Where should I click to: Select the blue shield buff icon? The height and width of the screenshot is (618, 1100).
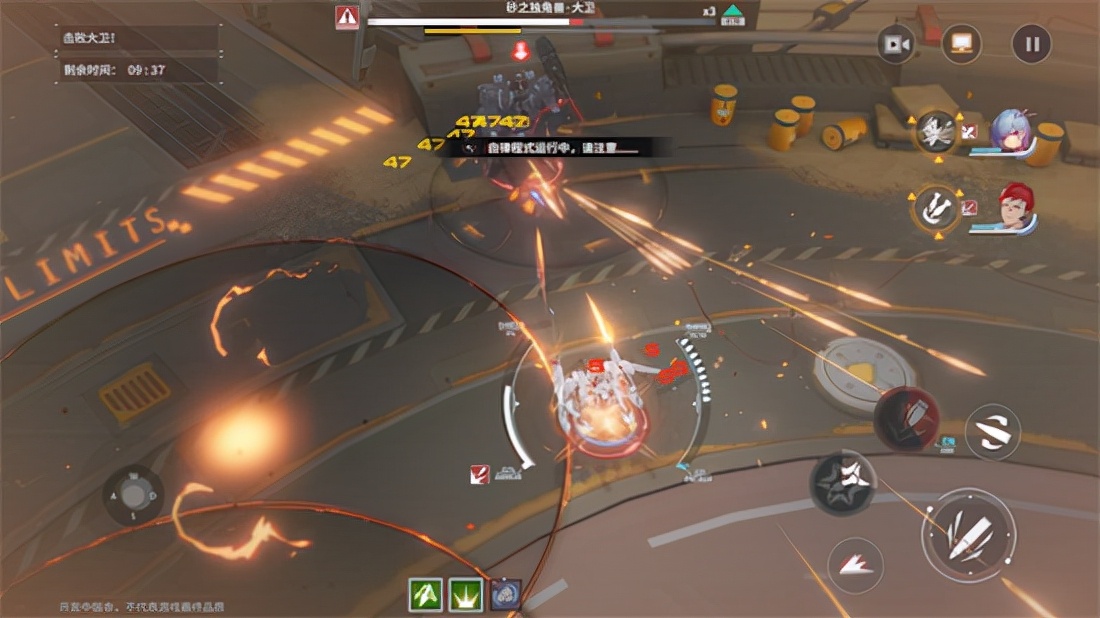505,594
